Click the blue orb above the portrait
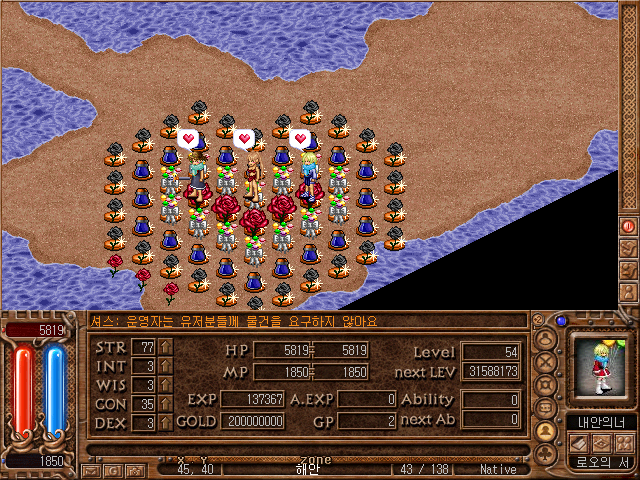640x480 pixels. pos(562,321)
